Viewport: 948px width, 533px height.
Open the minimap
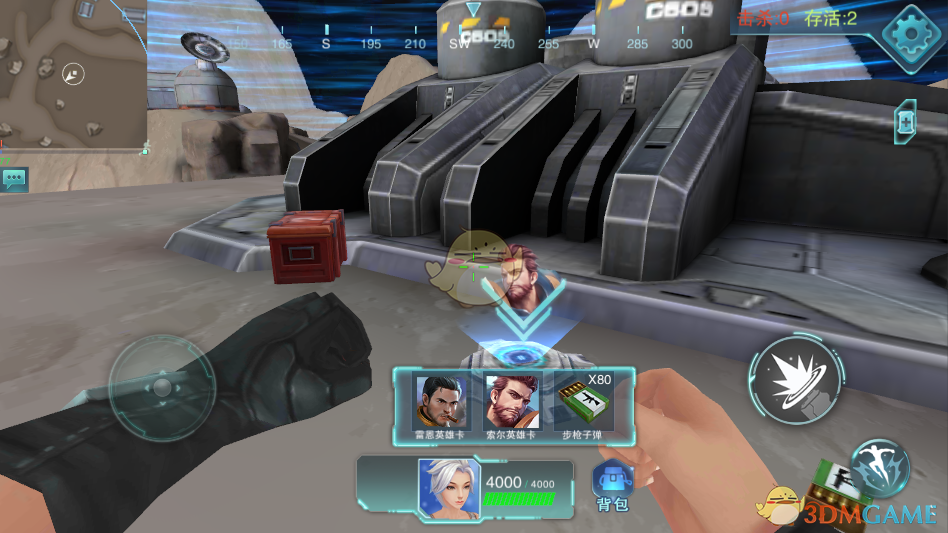73,75
